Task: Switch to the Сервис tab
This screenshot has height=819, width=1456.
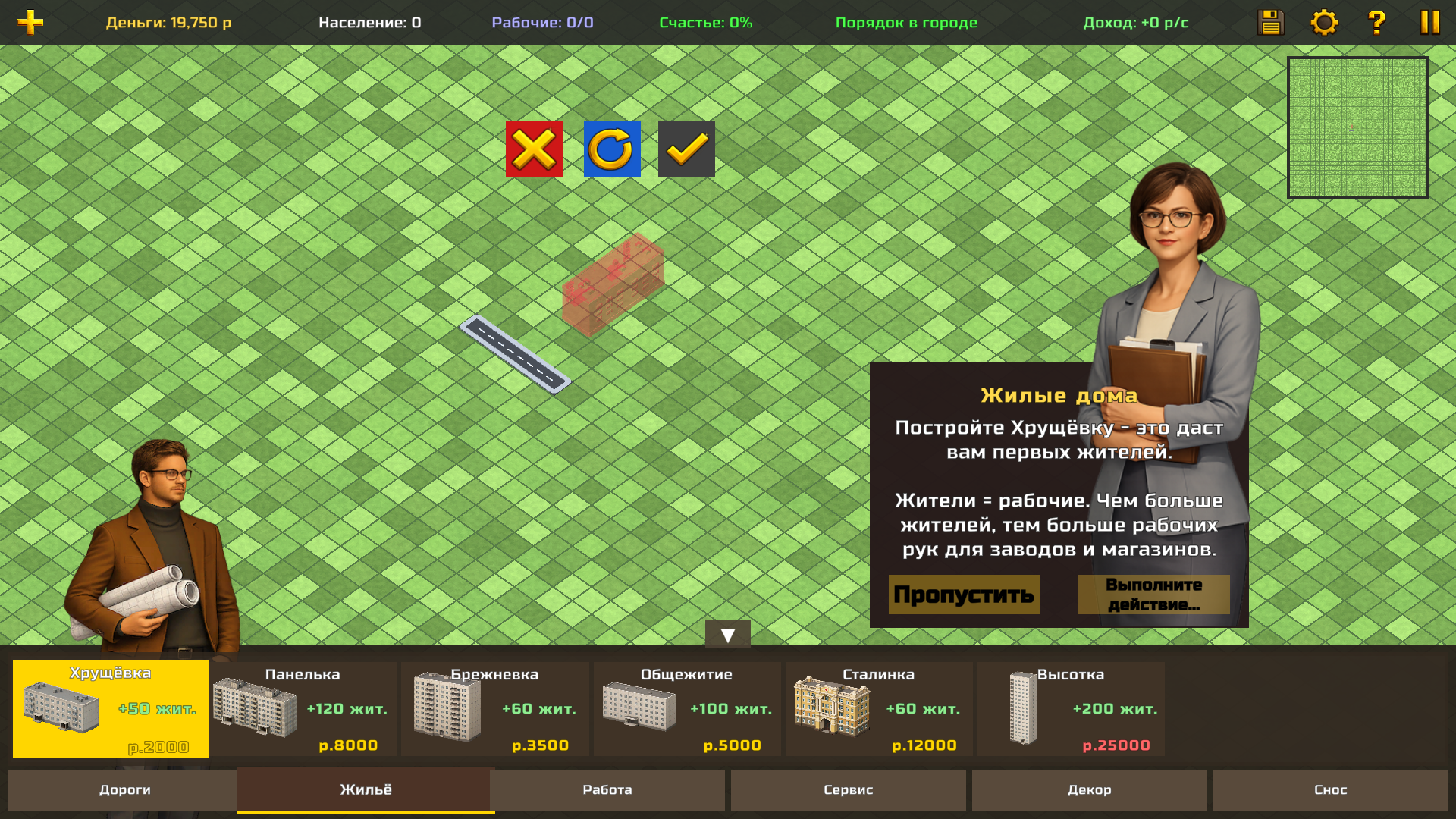Action: coord(847,789)
